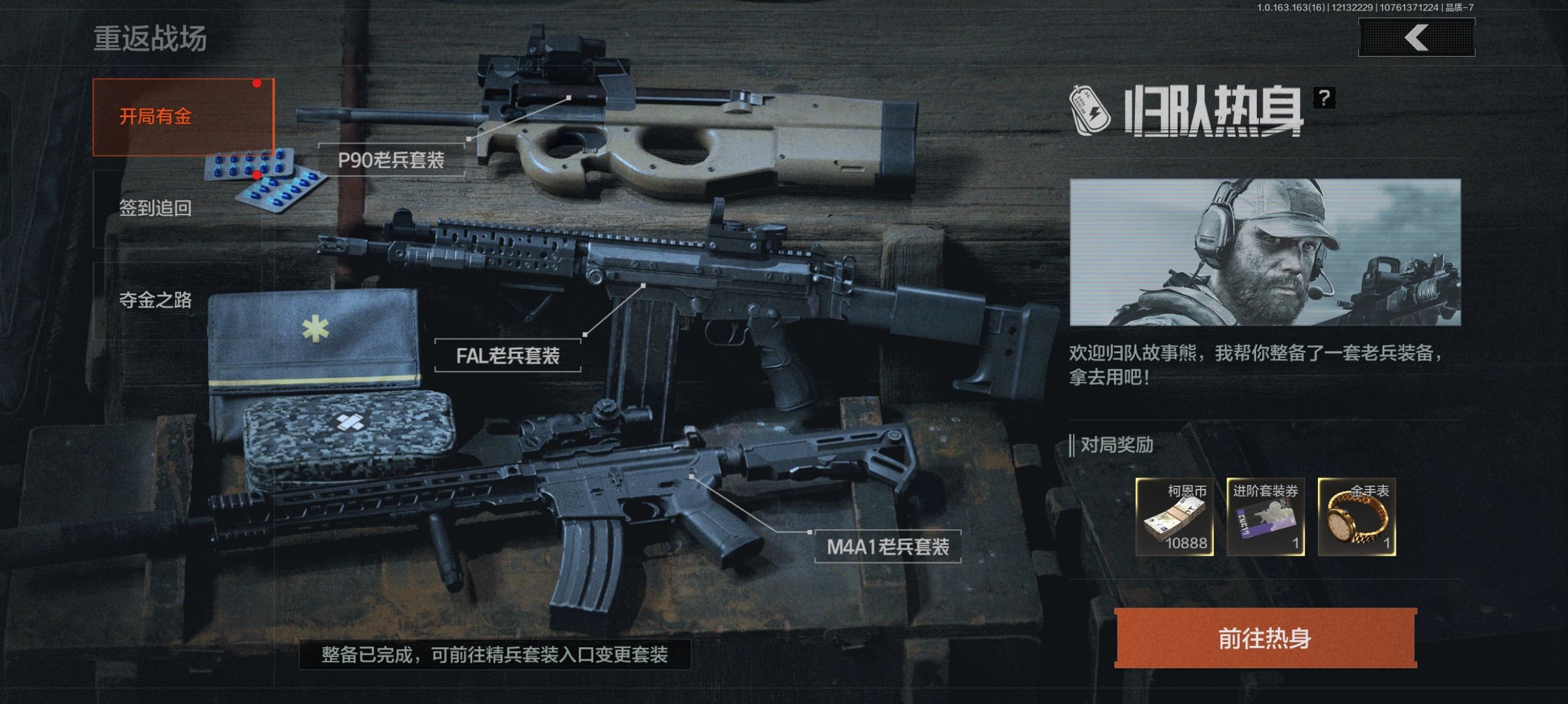Screen dimensions: 1568x704
Task: Switch to the 开局有金 tab
Action: [x=183, y=117]
